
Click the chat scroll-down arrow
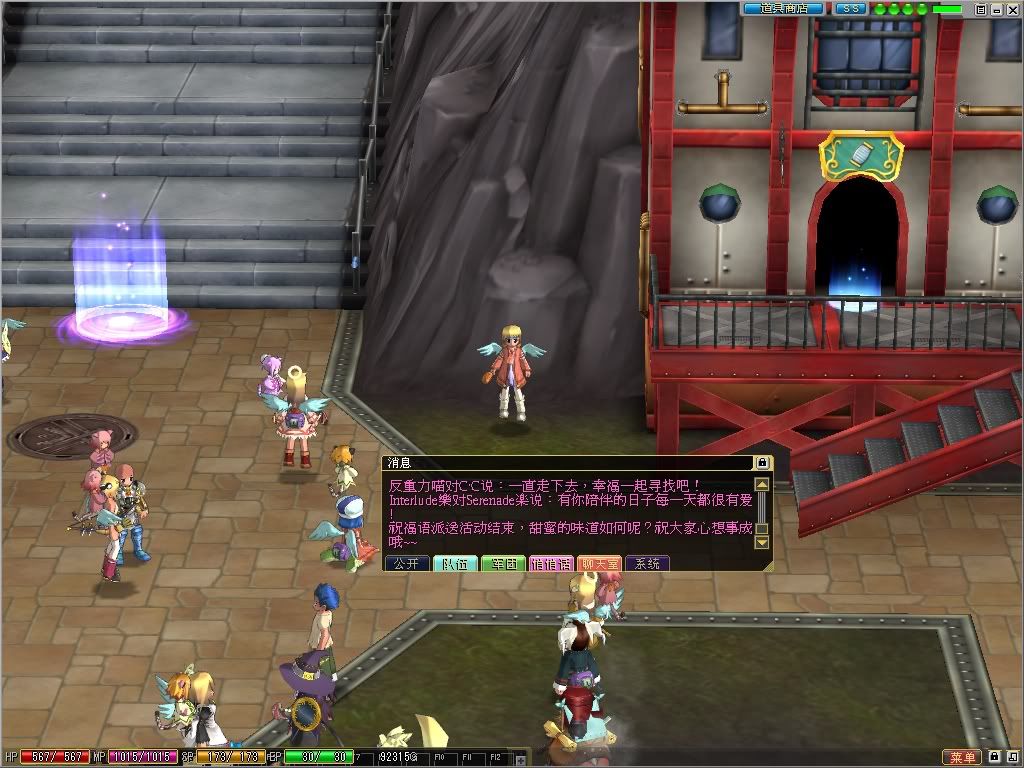pyautogui.click(x=762, y=541)
